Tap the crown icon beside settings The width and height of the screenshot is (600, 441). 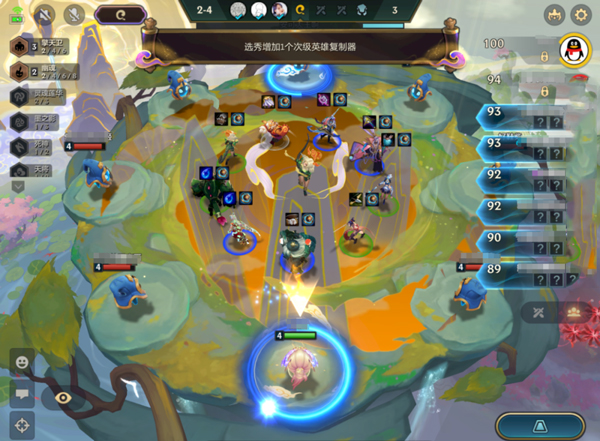pyautogui.click(x=554, y=15)
